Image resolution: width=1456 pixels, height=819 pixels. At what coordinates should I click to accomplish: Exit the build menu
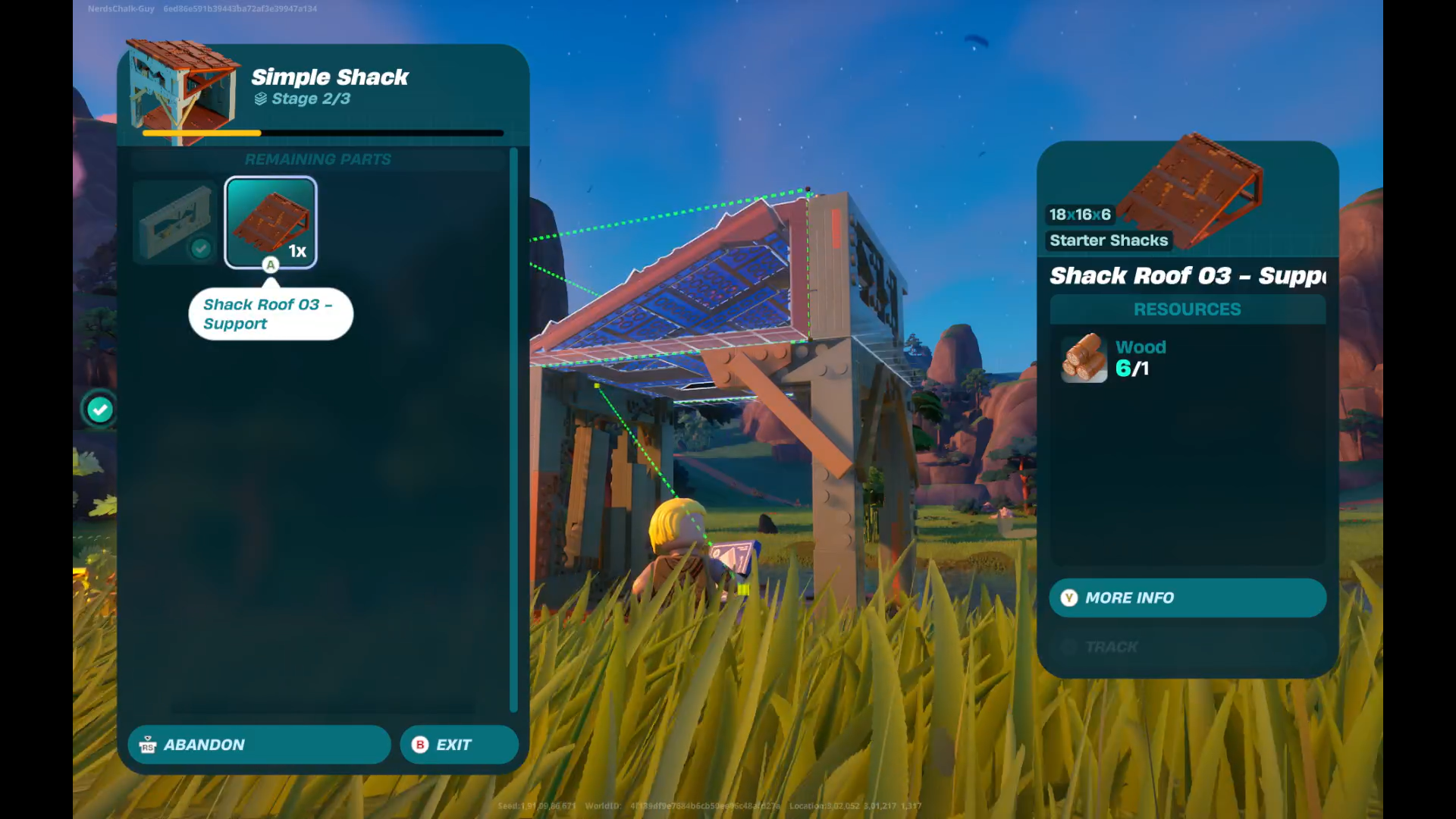[x=459, y=745]
